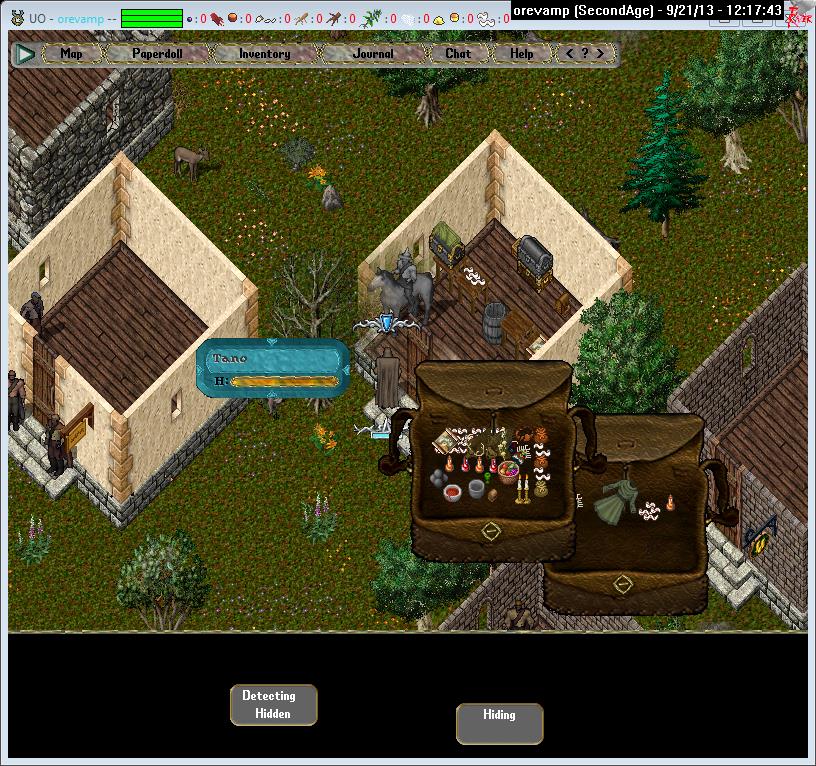Viewport: 816px width, 766px height.
Task: Open the Chat menu button
Action: (x=458, y=54)
